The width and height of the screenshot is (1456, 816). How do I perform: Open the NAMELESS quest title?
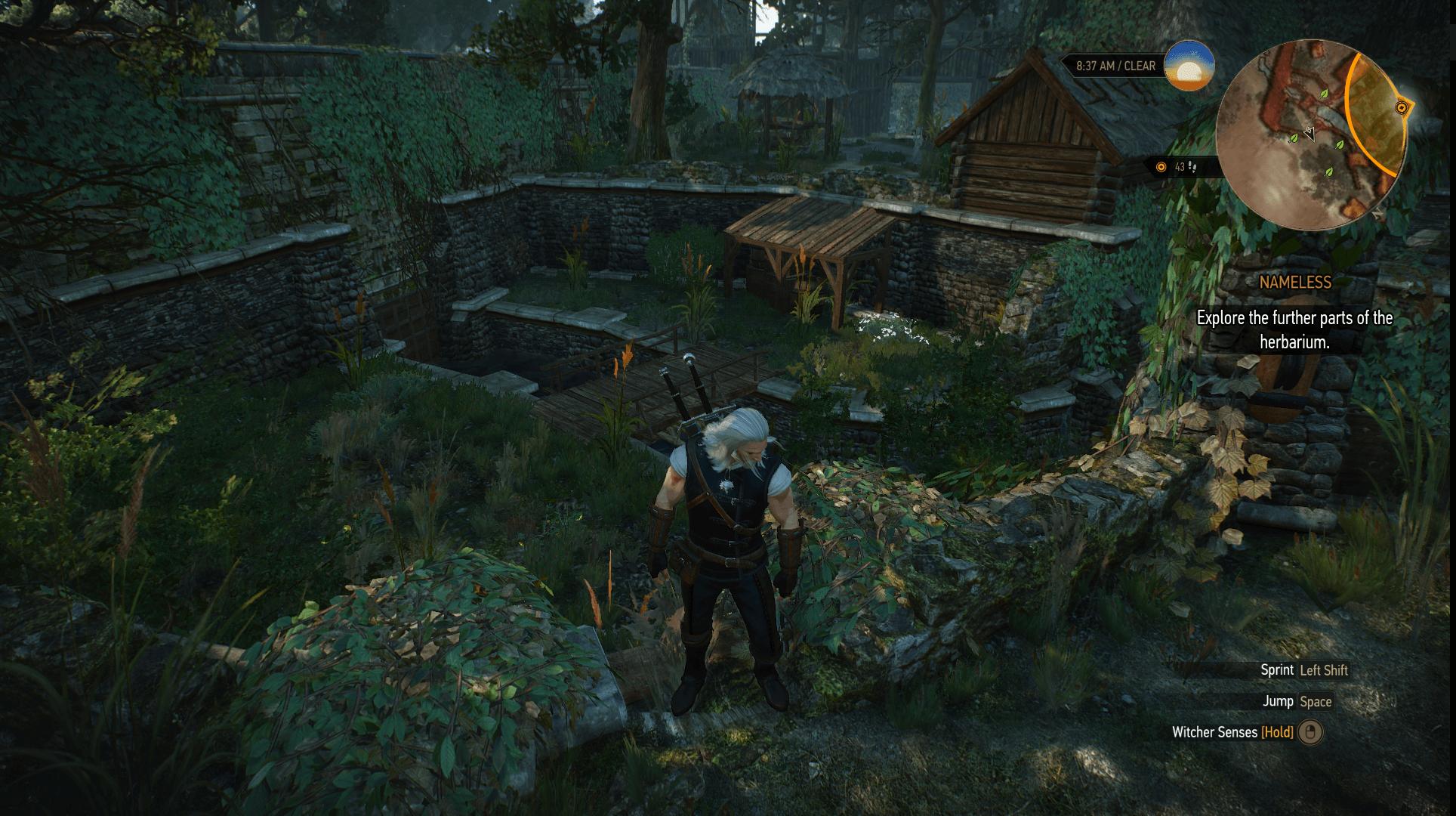tap(1296, 283)
